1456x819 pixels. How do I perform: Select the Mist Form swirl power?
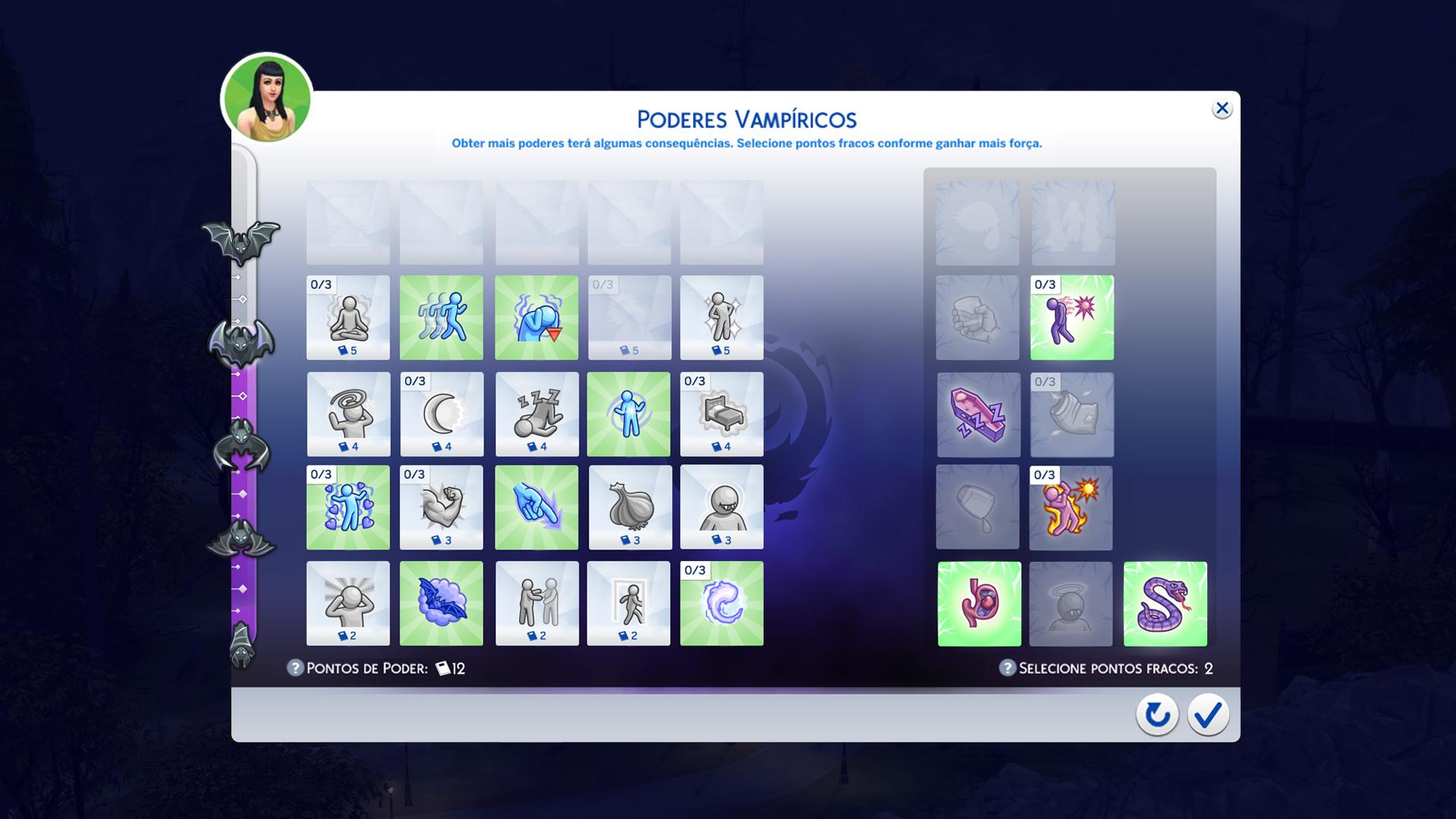pyautogui.click(x=721, y=604)
